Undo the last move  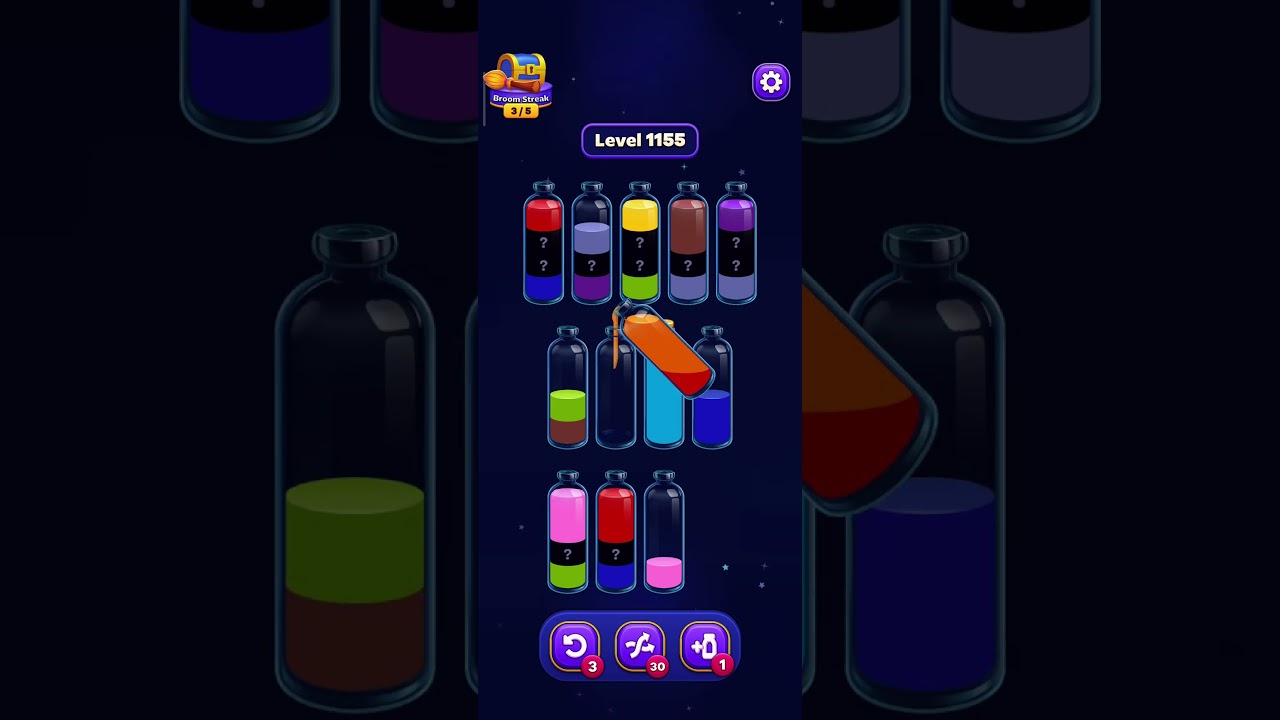[576, 646]
